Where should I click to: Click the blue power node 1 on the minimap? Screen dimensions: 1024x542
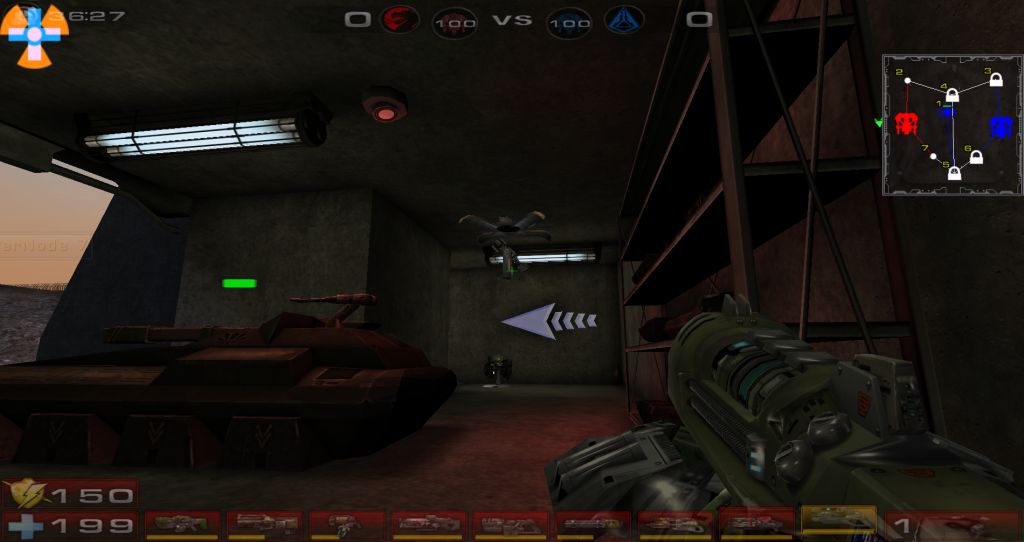pos(947,112)
